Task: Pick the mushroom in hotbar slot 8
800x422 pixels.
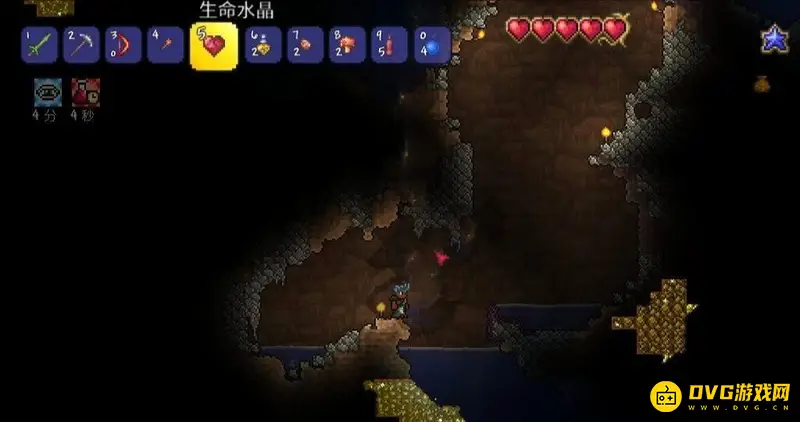Action: (x=348, y=45)
